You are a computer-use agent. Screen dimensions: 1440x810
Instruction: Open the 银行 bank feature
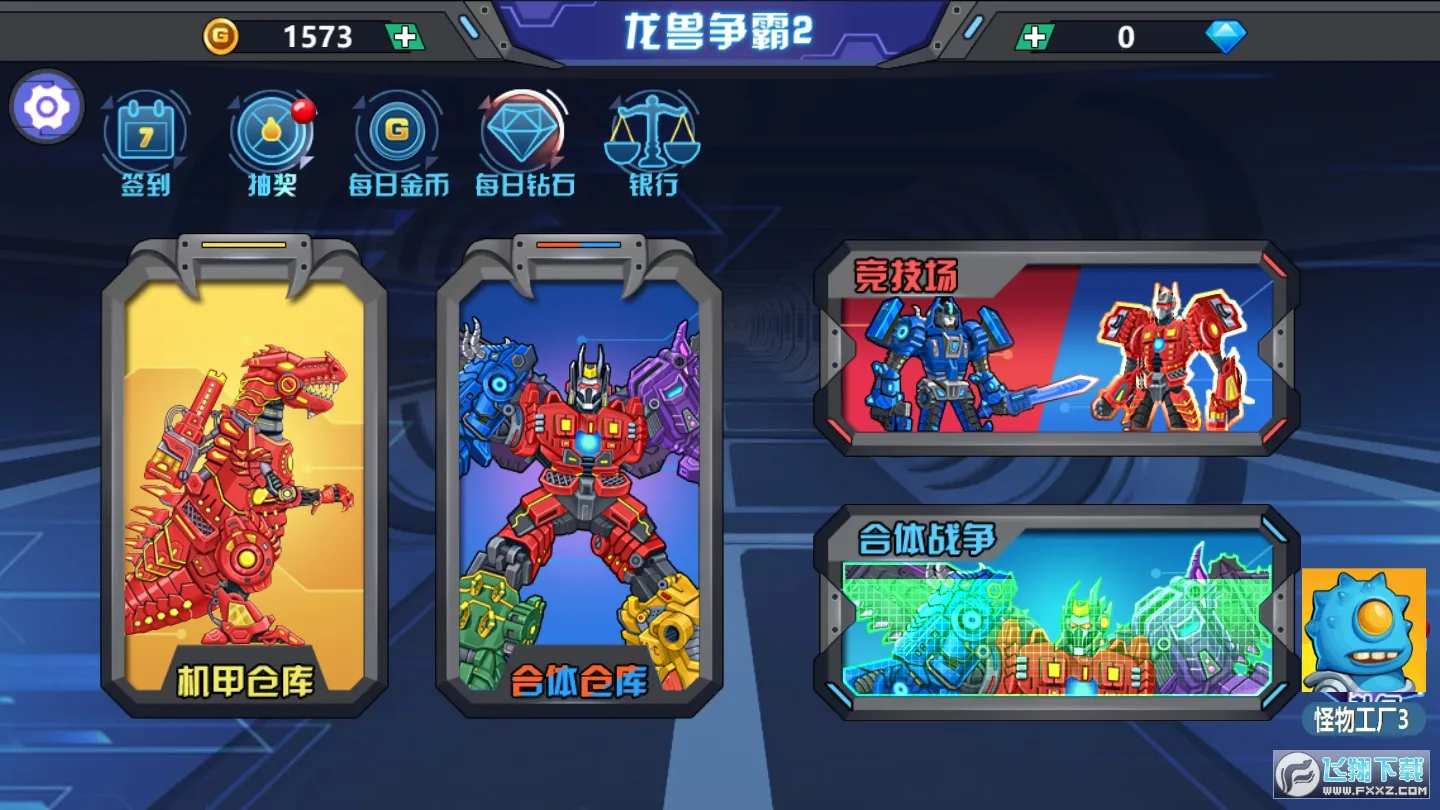pyautogui.click(x=651, y=135)
